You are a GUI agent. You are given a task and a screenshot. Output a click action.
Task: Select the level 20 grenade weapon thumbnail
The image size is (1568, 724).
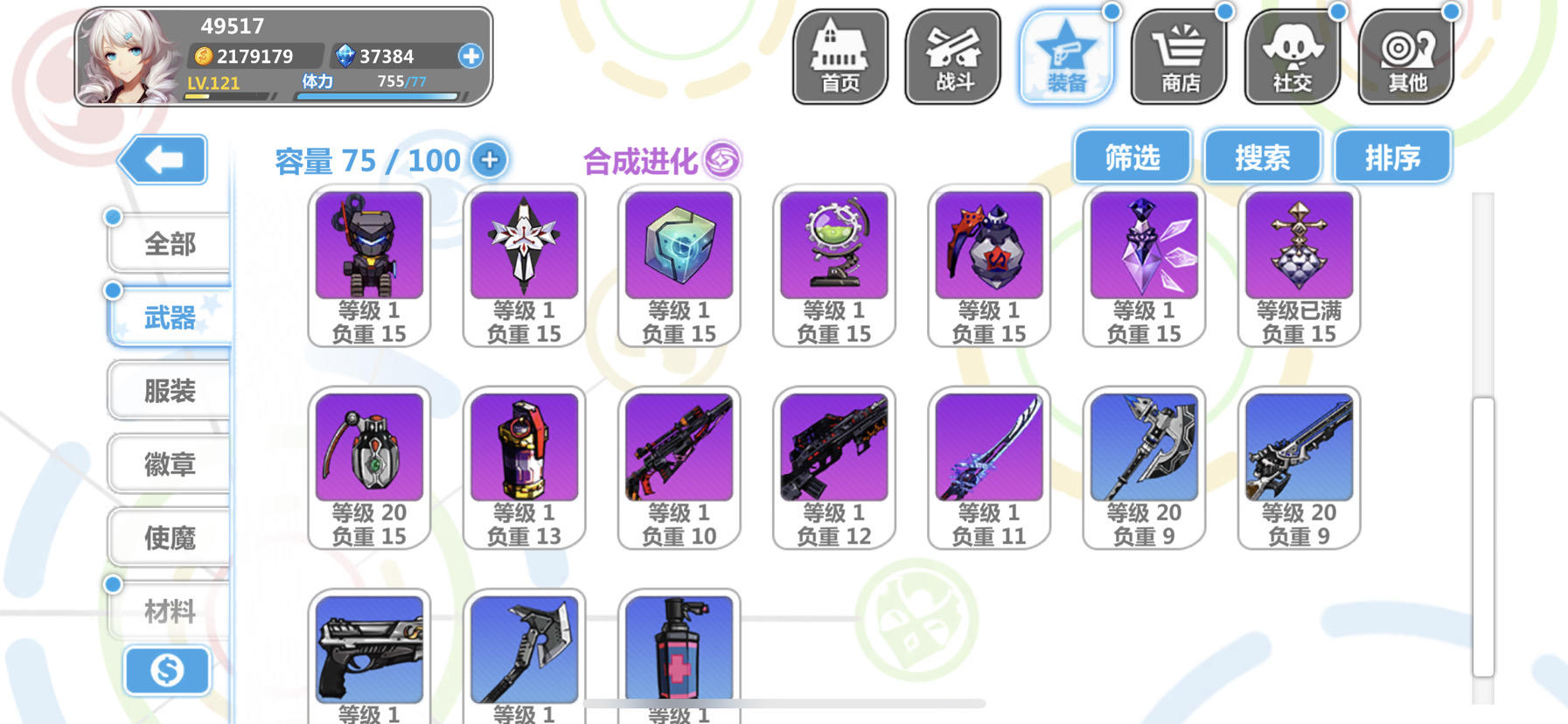(369, 447)
